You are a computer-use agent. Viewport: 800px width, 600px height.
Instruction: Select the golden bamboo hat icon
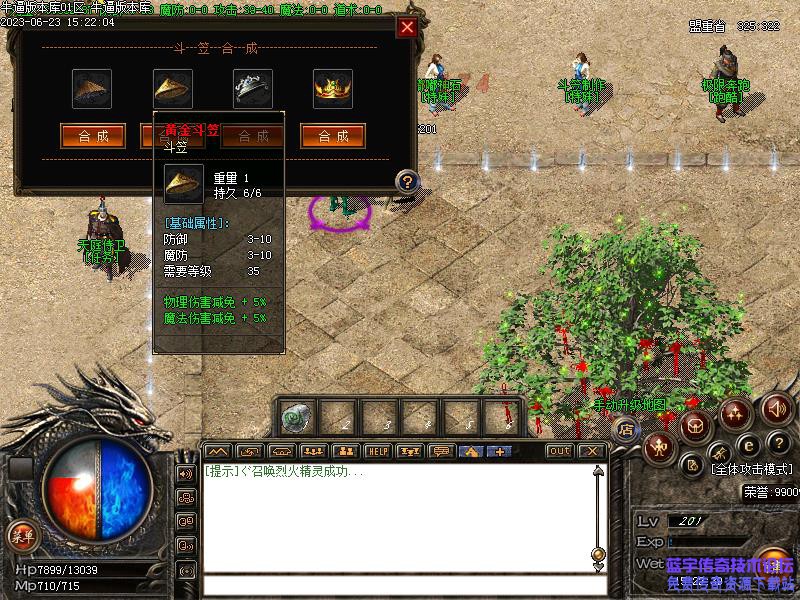[x=173, y=88]
